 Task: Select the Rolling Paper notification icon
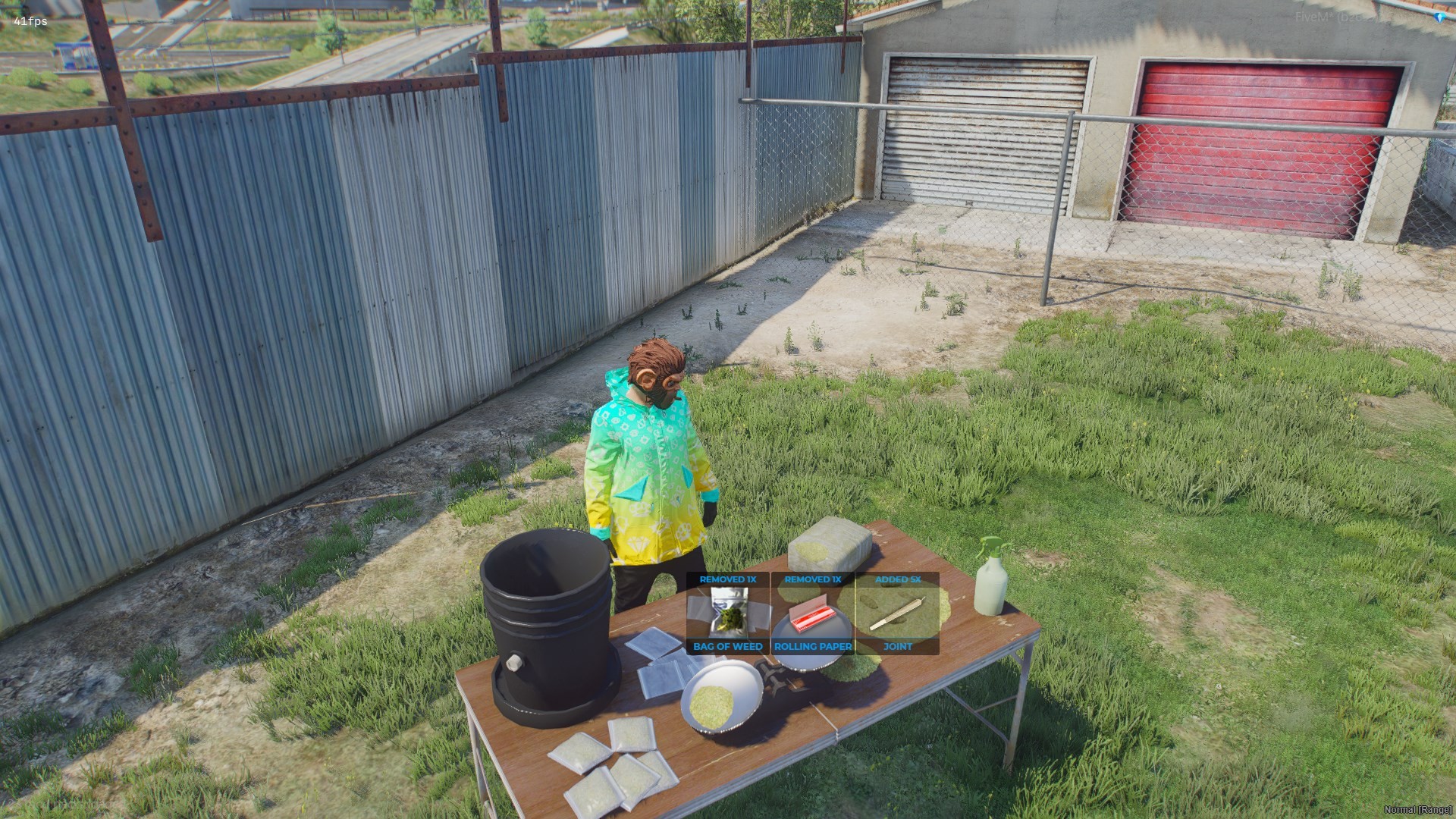tap(811, 613)
